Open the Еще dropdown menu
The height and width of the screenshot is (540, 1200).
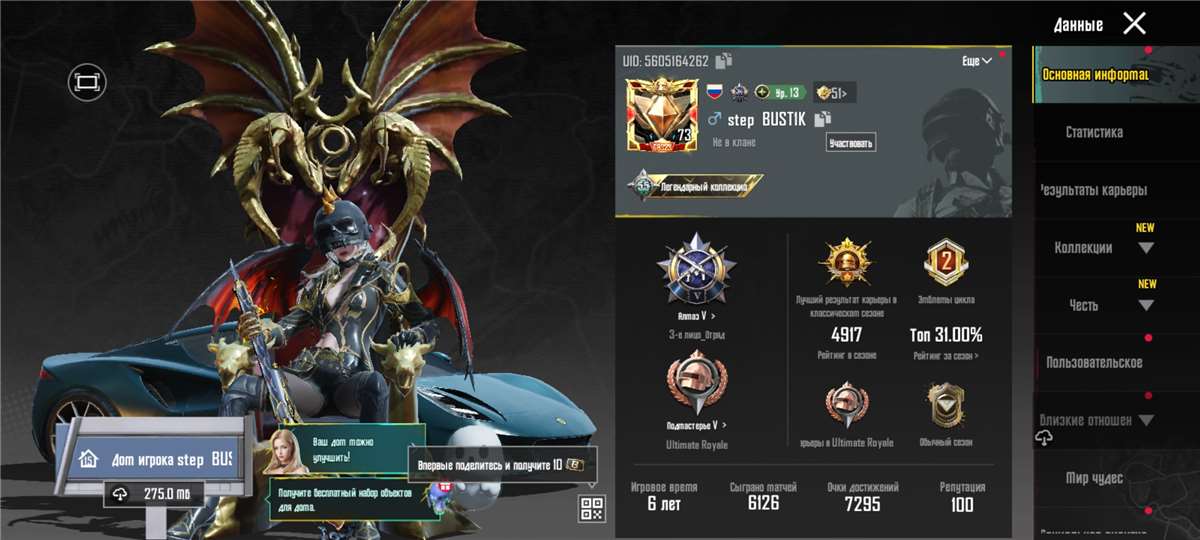977,61
